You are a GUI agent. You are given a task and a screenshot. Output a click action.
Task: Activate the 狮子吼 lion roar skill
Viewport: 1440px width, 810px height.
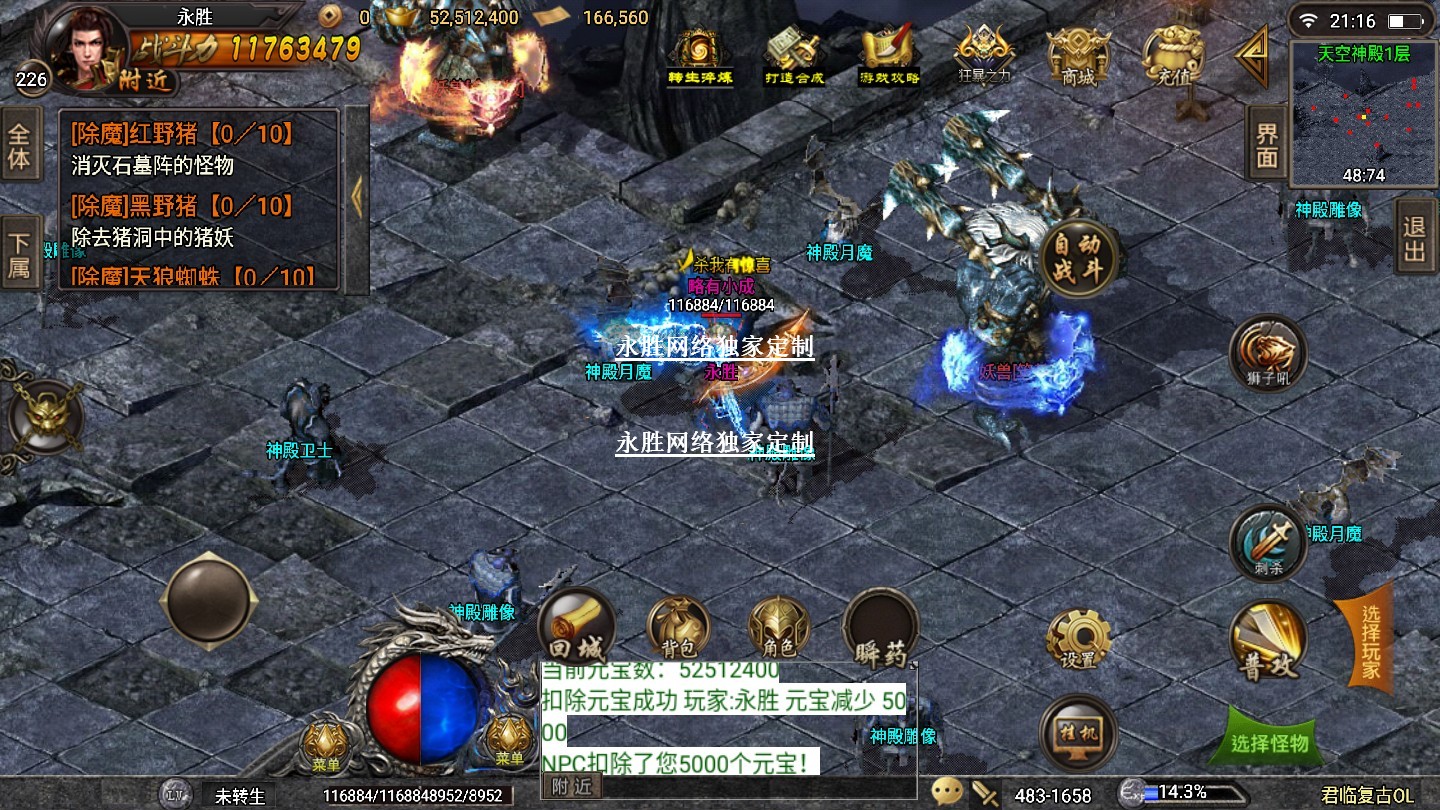tap(1268, 353)
